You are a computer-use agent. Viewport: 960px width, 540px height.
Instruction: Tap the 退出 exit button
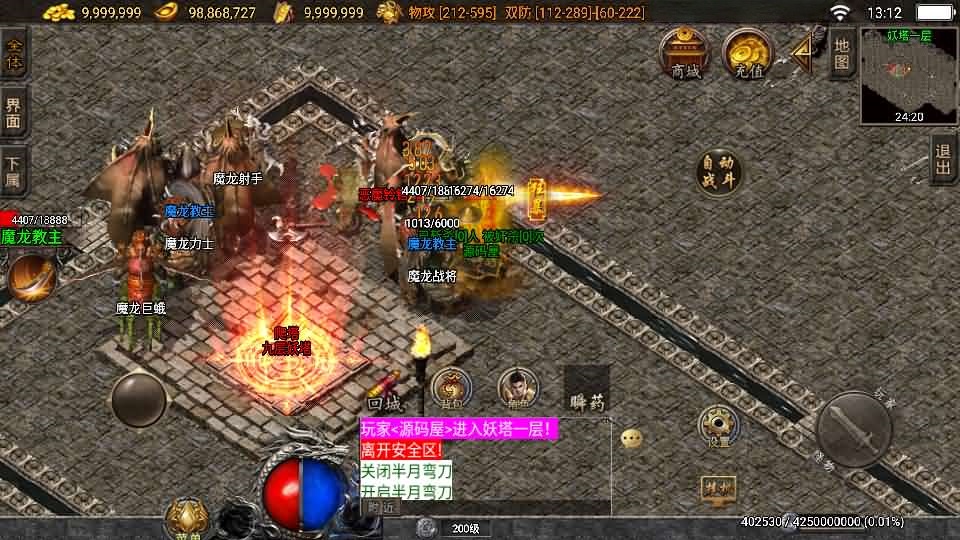pos(942,160)
